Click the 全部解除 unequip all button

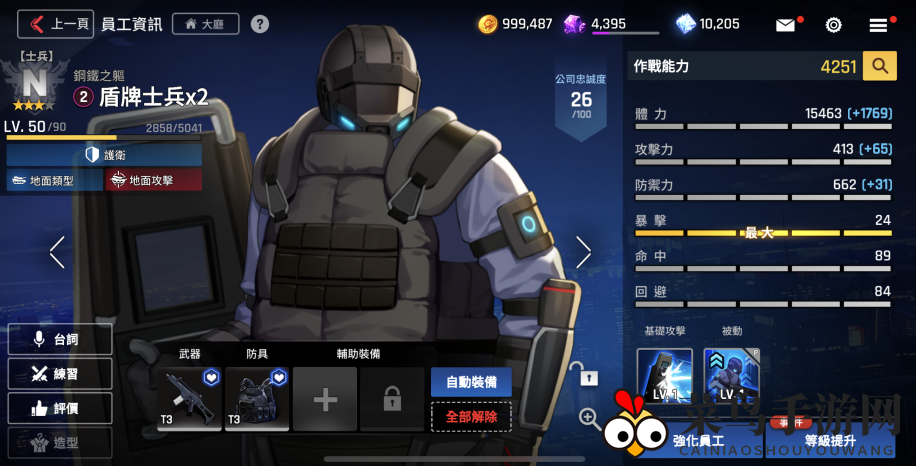tap(471, 415)
